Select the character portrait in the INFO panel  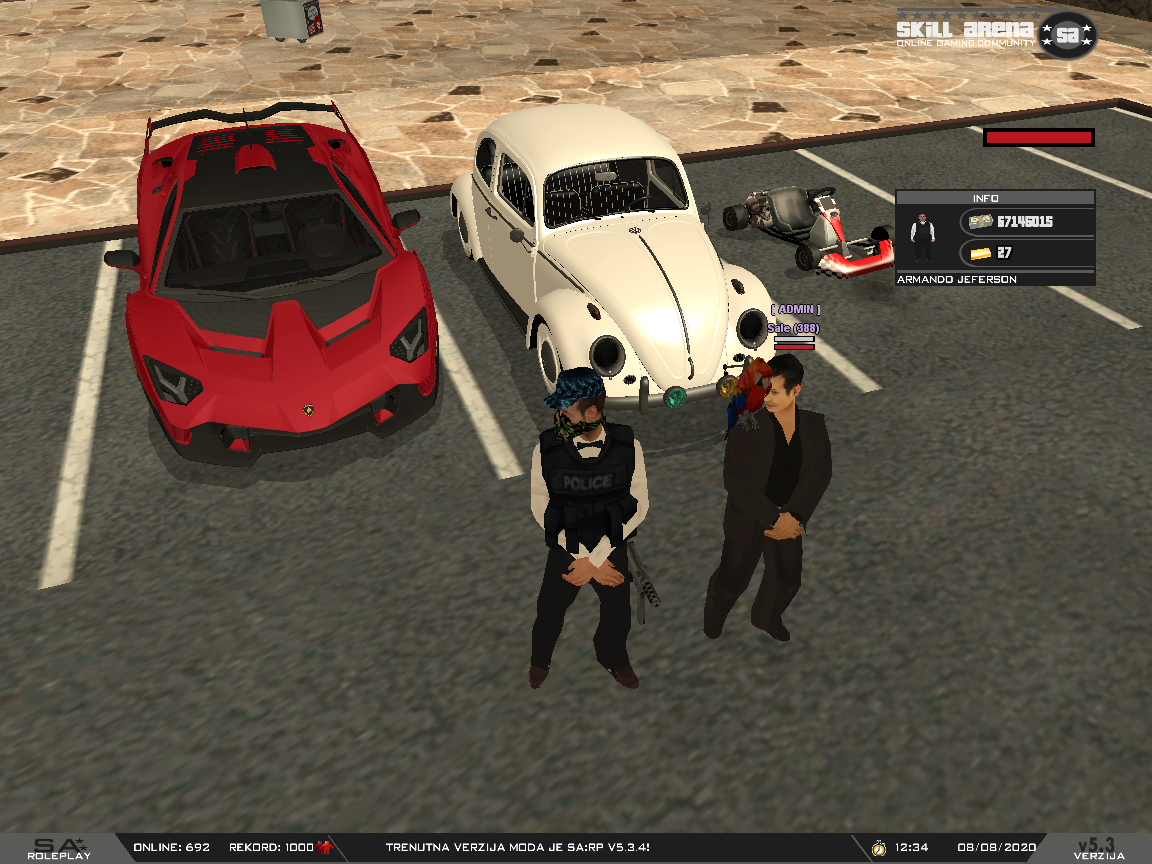(x=922, y=237)
